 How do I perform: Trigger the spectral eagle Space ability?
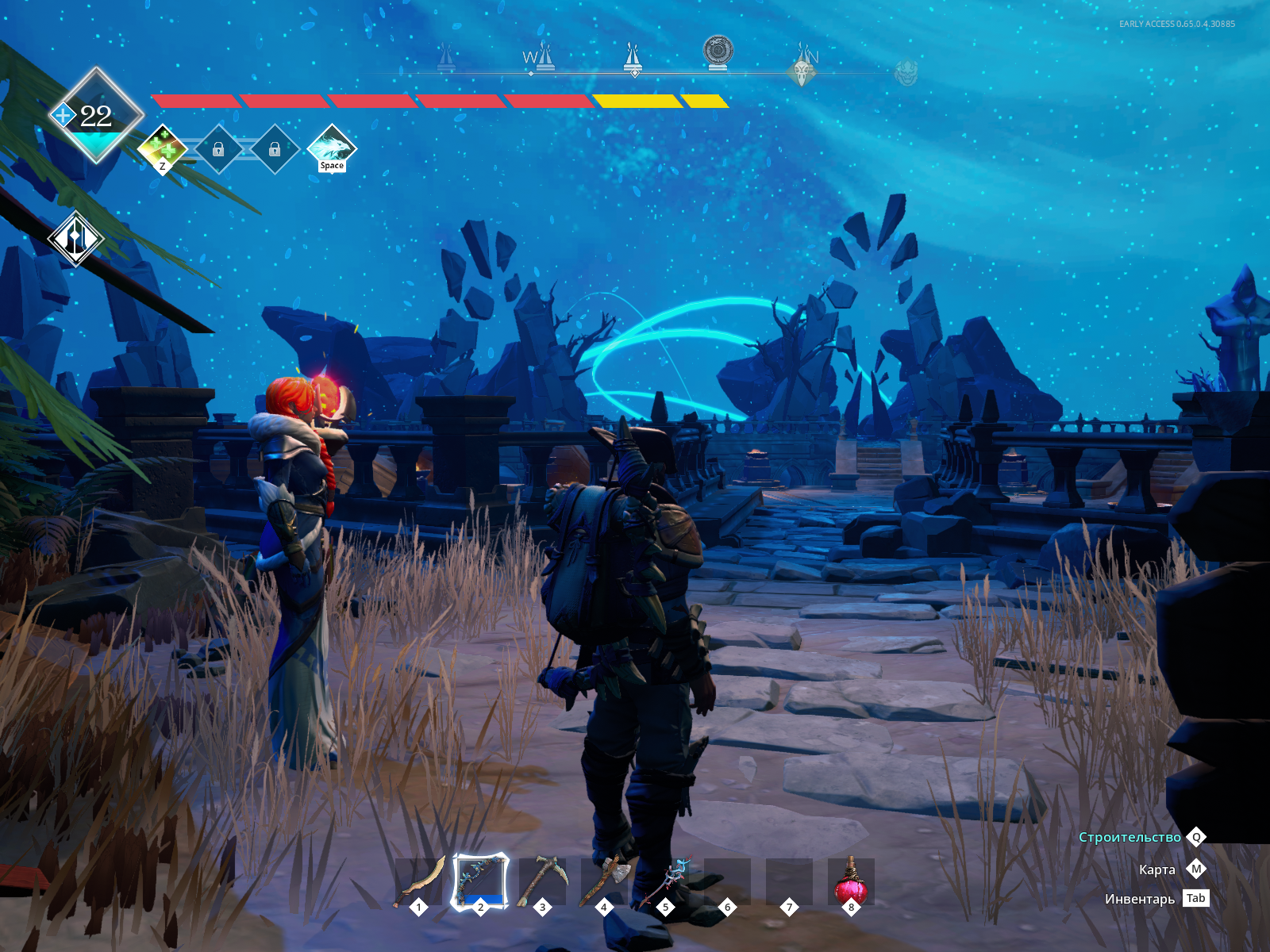[332, 148]
